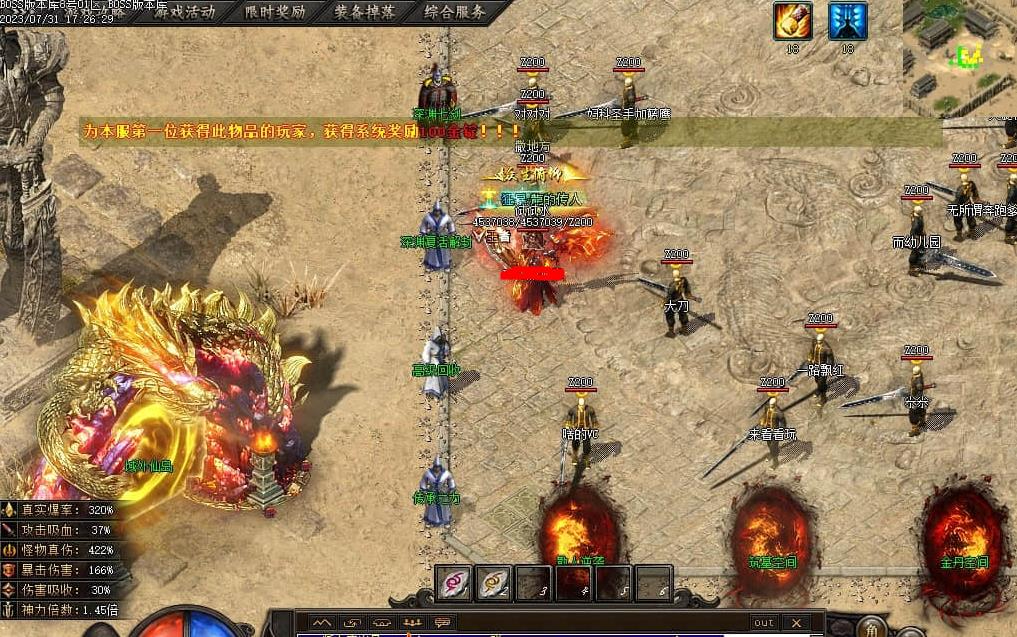Click the fiery fist buff icon
This screenshot has width=1017, height=637.
point(792,21)
